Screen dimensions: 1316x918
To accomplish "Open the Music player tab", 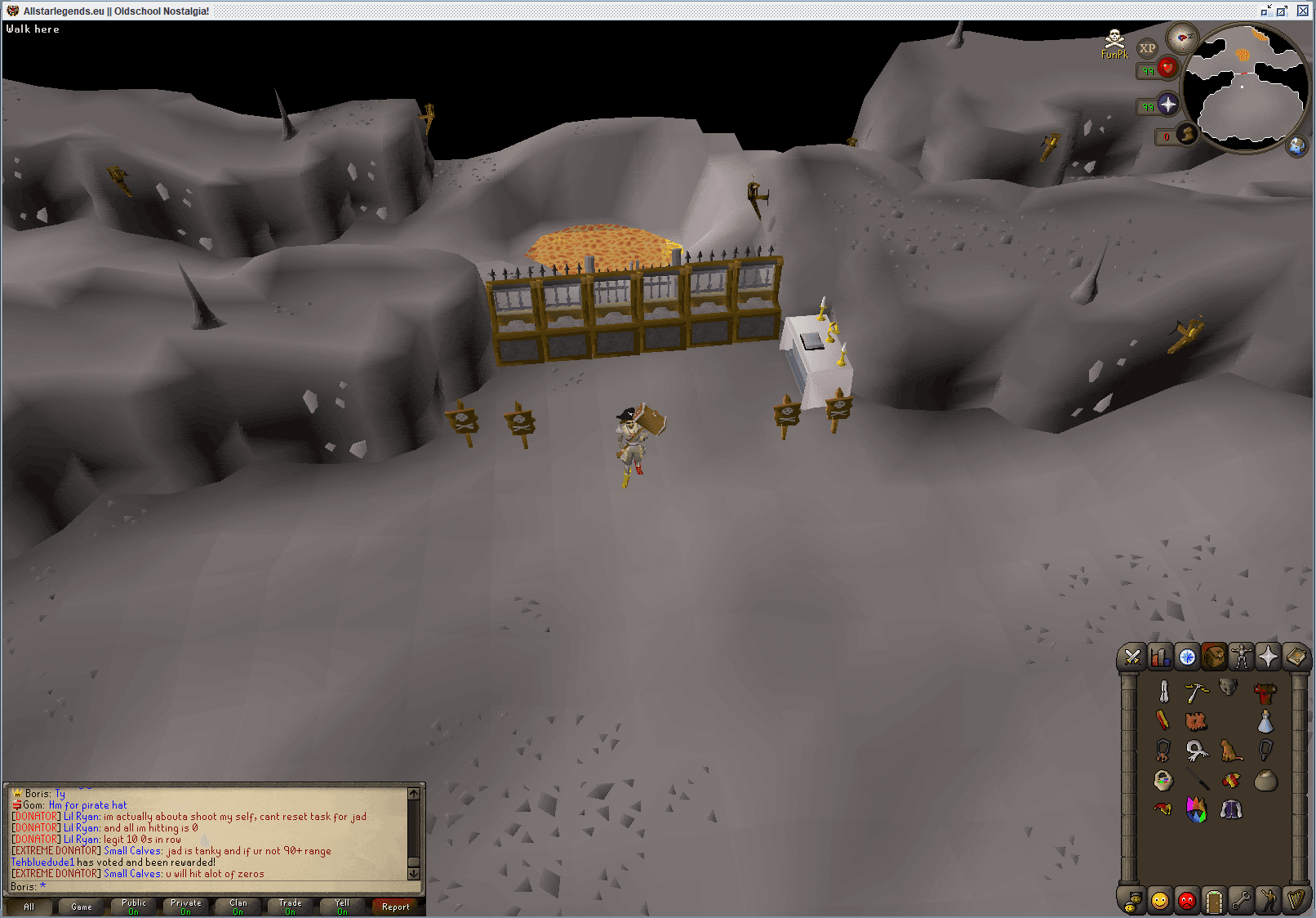I will tap(1296, 901).
